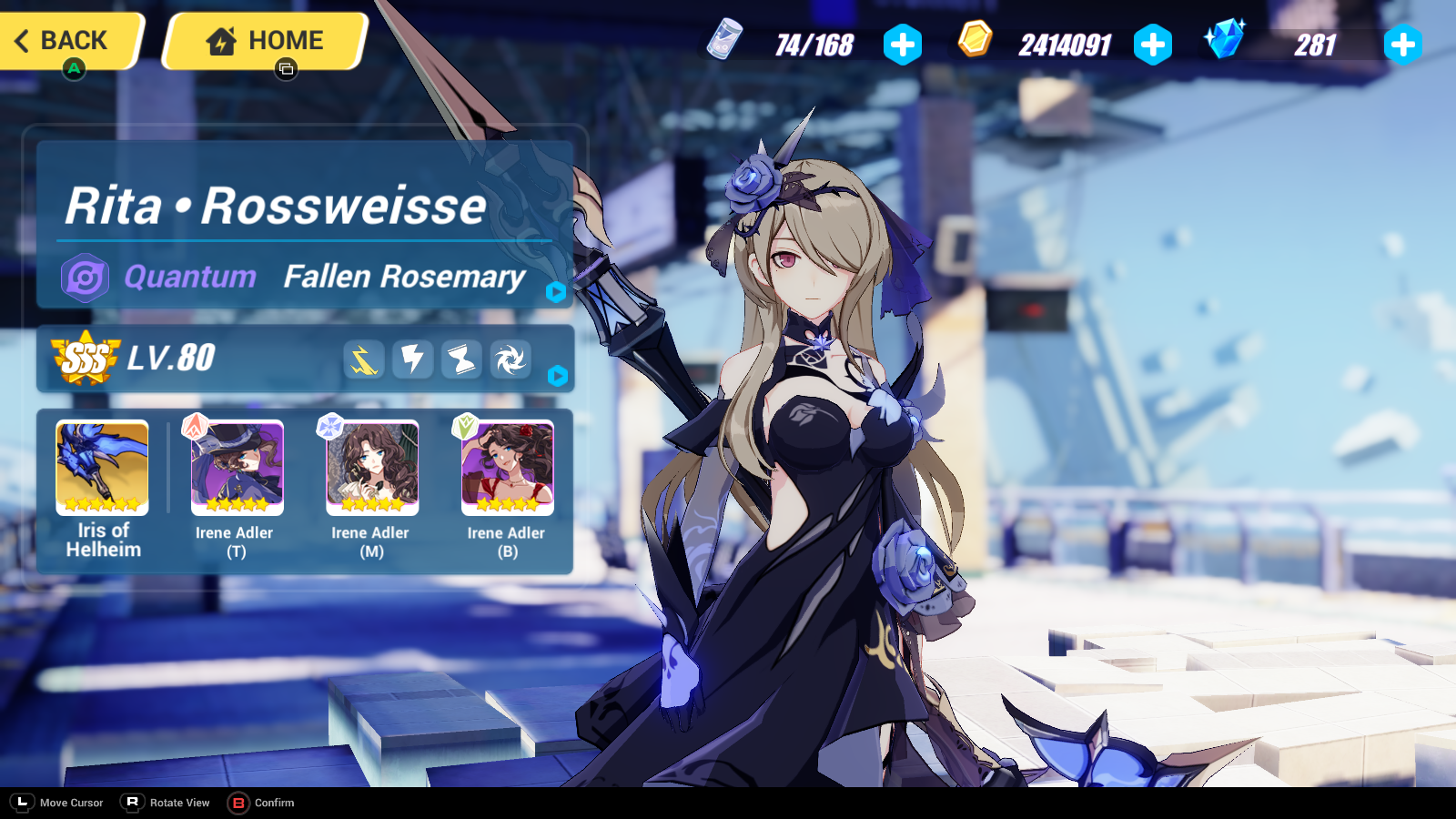This screenshot has width=1456, height=819.
Task: Select the Quantum element type icon
Action: [x=84, y=277]
